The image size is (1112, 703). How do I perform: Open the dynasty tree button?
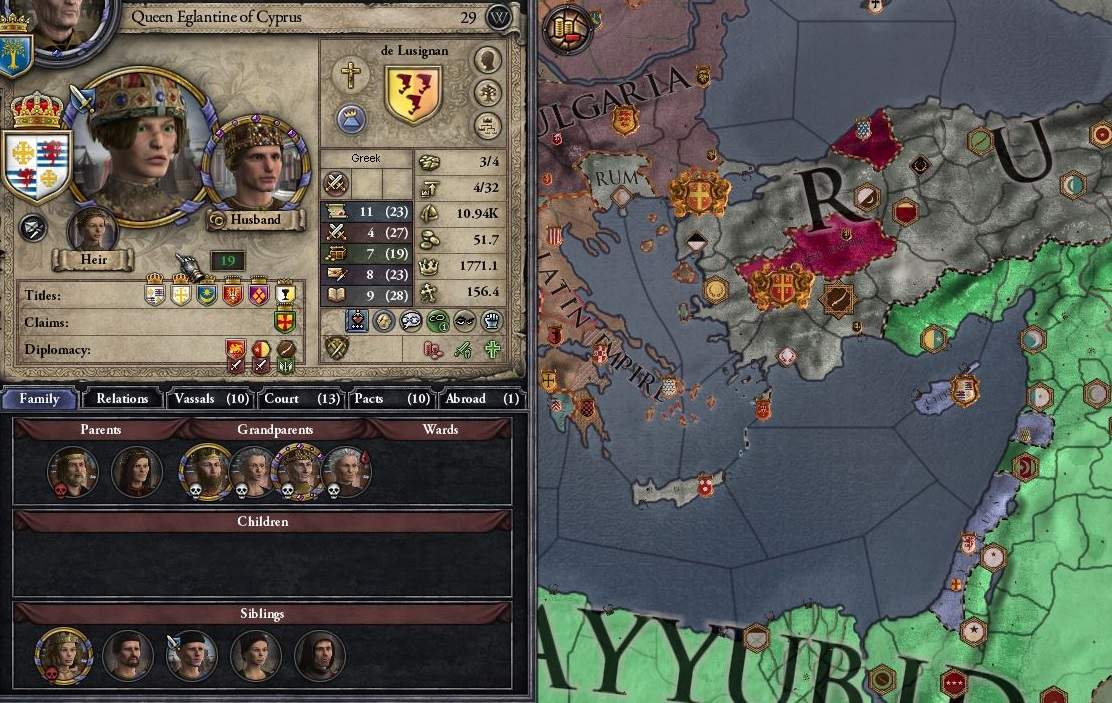(488, 93)
